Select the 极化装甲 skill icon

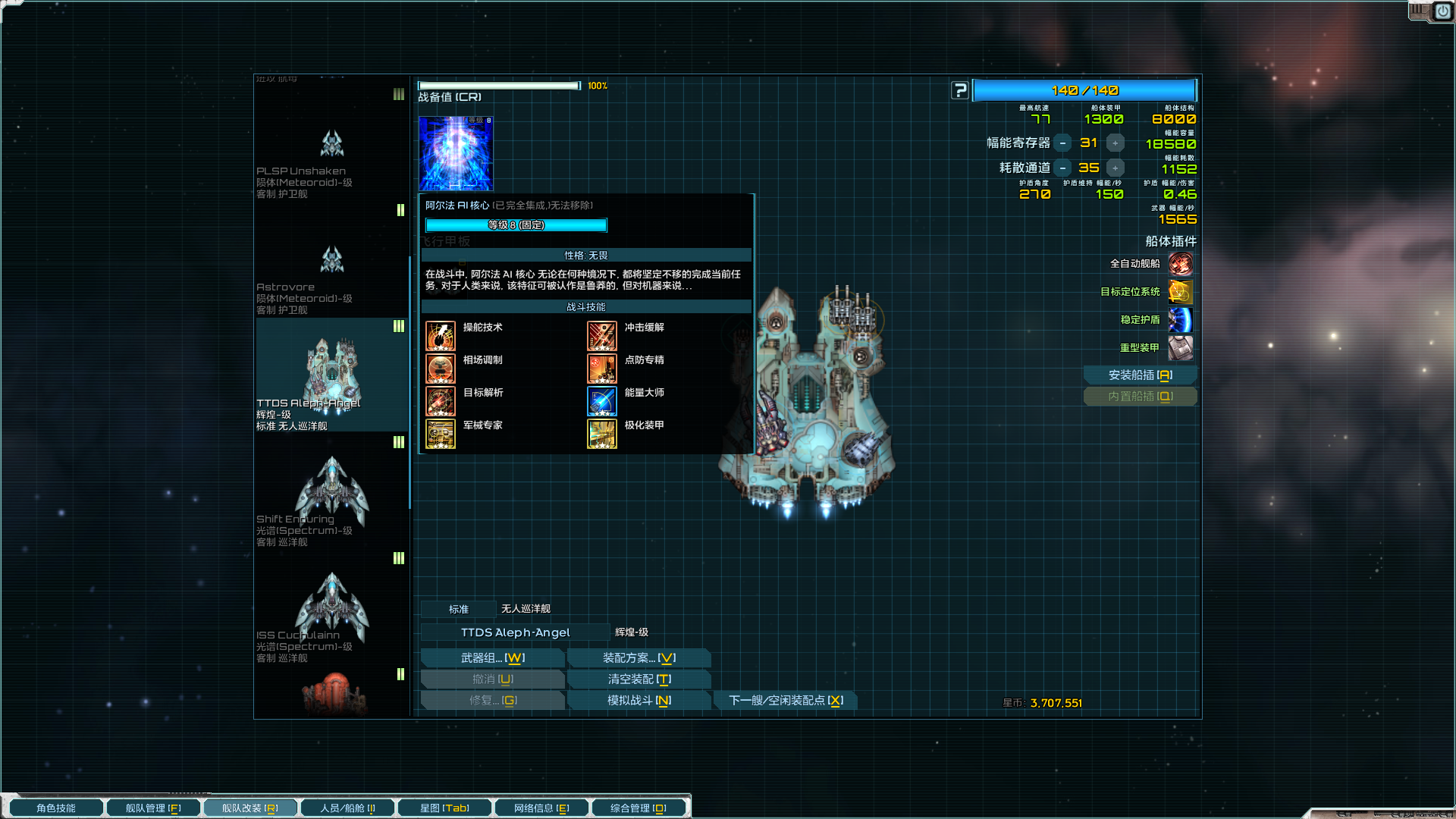pos(601,434)
